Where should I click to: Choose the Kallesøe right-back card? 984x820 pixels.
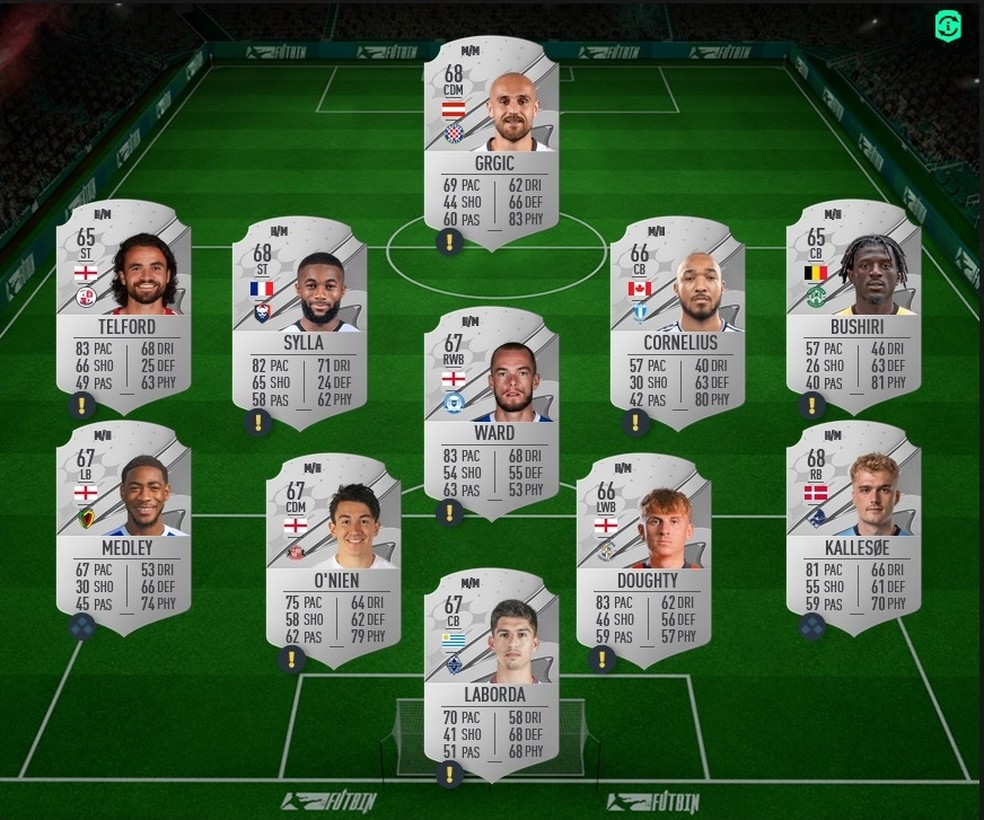(x=853, y=520)
